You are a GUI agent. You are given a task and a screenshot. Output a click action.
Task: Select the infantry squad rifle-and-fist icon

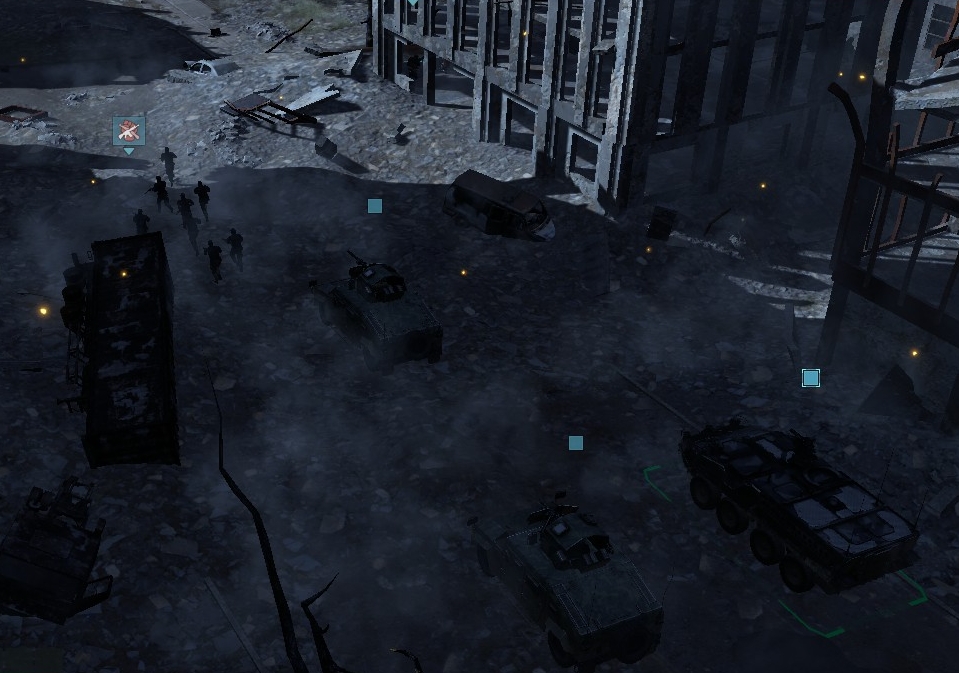pyautogui.click(x=129, y=130)
